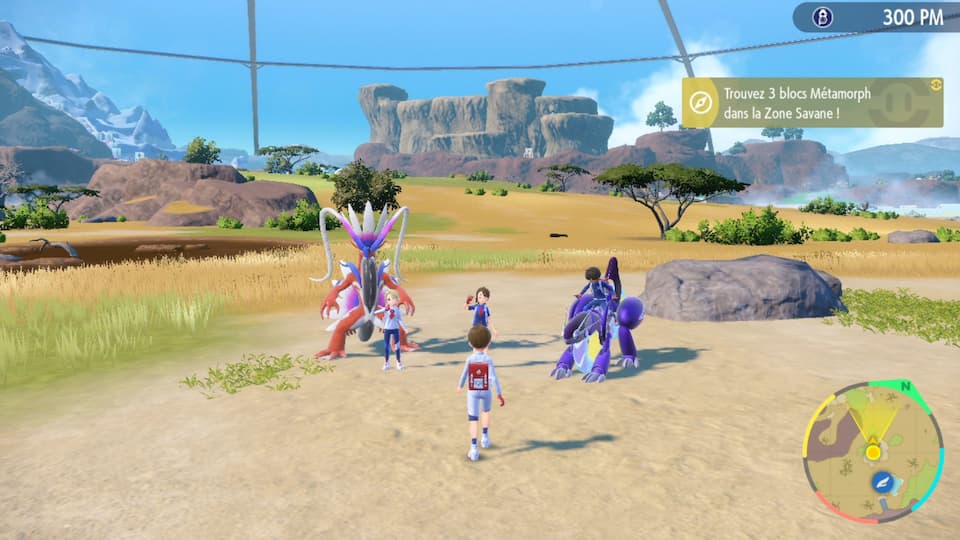Screen dimensions: 960x540
Task: Open the circular minimap
Action: [x=872, y=451]
